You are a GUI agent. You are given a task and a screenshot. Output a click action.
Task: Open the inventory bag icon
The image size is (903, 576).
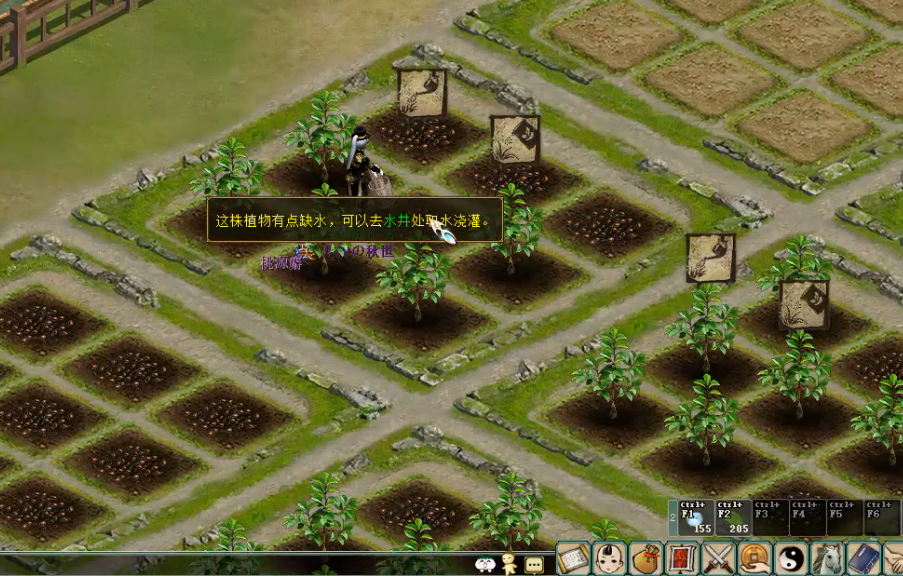pyautogui.click(x=645, y=558)
